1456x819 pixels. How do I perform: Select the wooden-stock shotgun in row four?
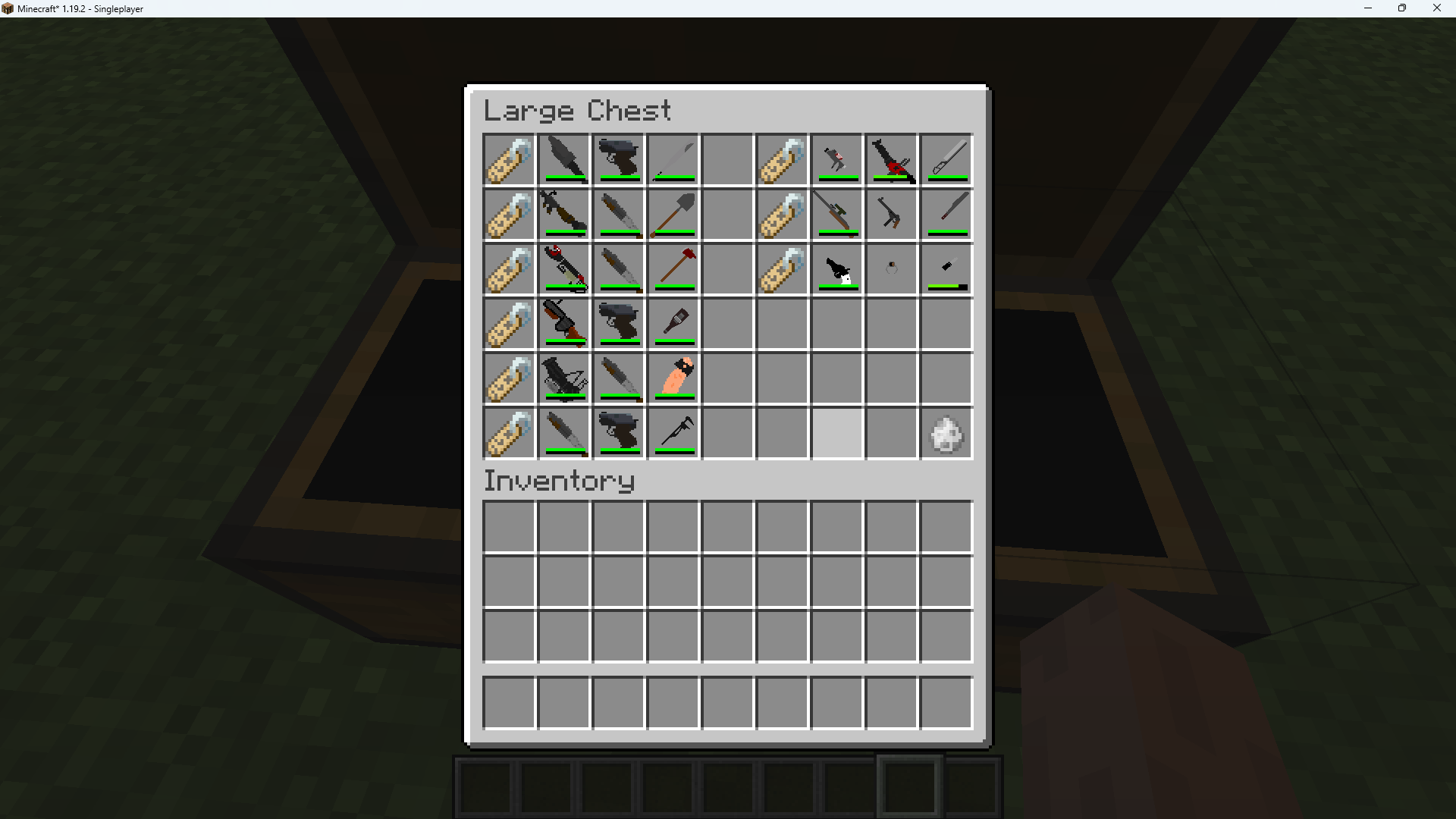coord(563,324)
